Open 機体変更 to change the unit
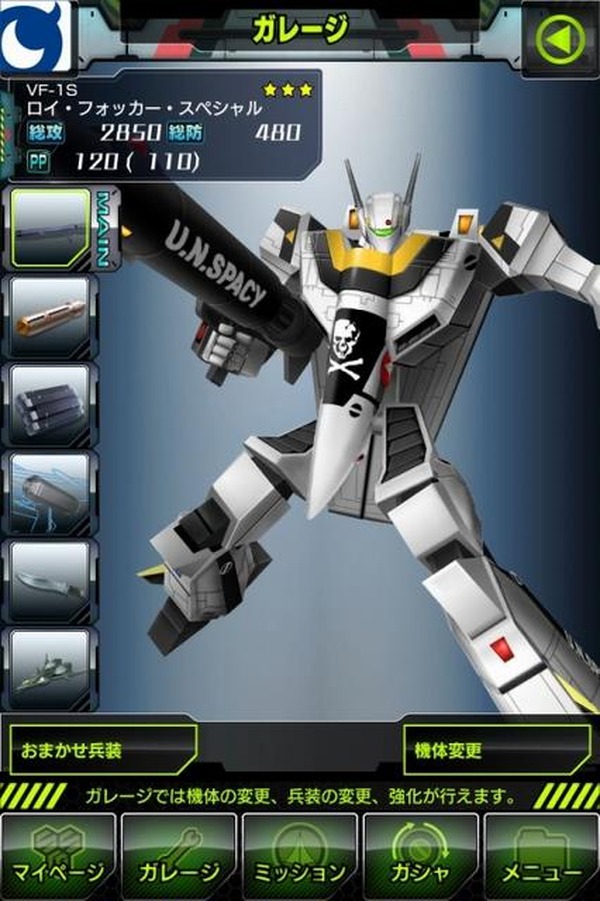The image size is (600, 901). tap(497, 750)
